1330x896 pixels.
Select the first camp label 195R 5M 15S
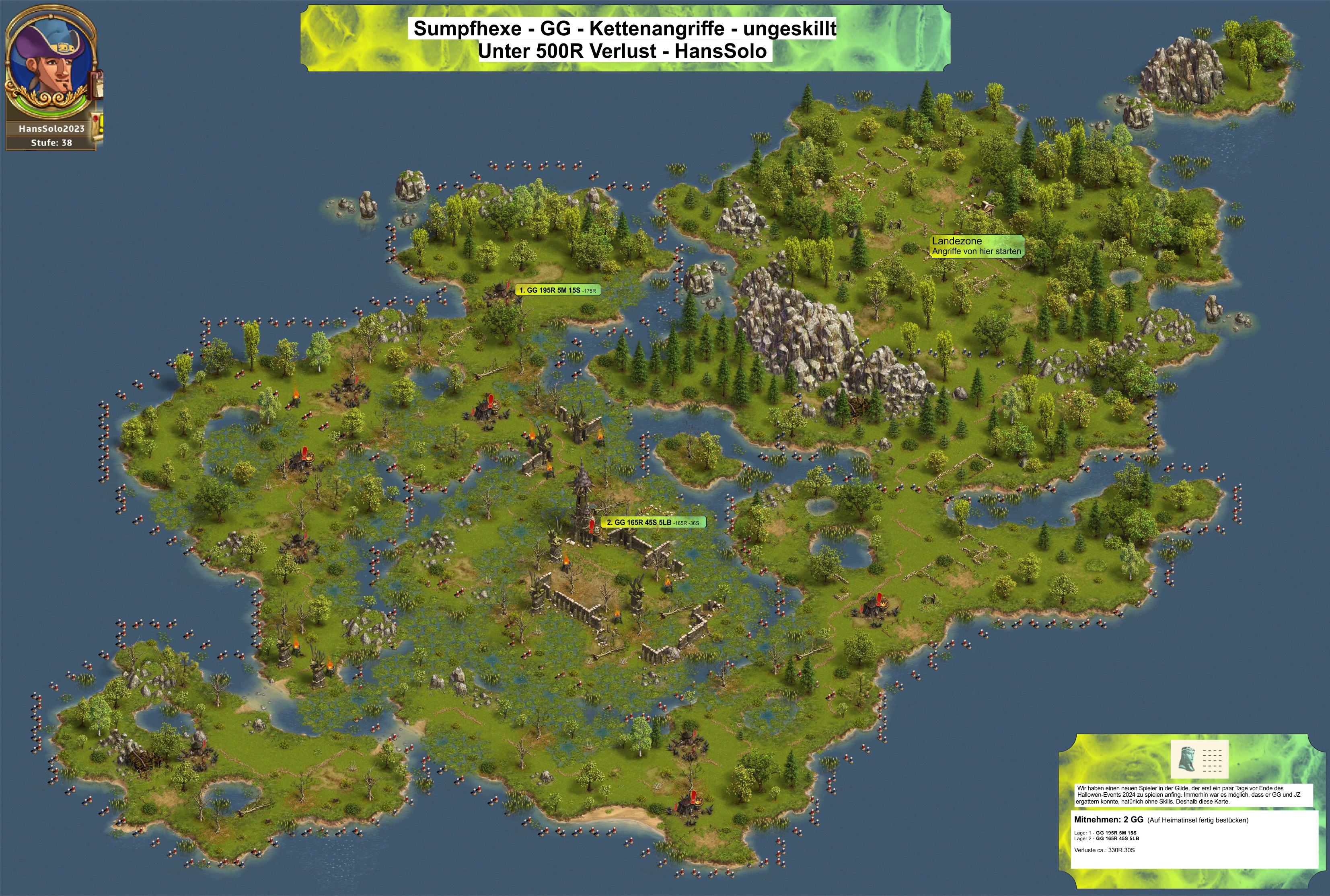point(557,290)
